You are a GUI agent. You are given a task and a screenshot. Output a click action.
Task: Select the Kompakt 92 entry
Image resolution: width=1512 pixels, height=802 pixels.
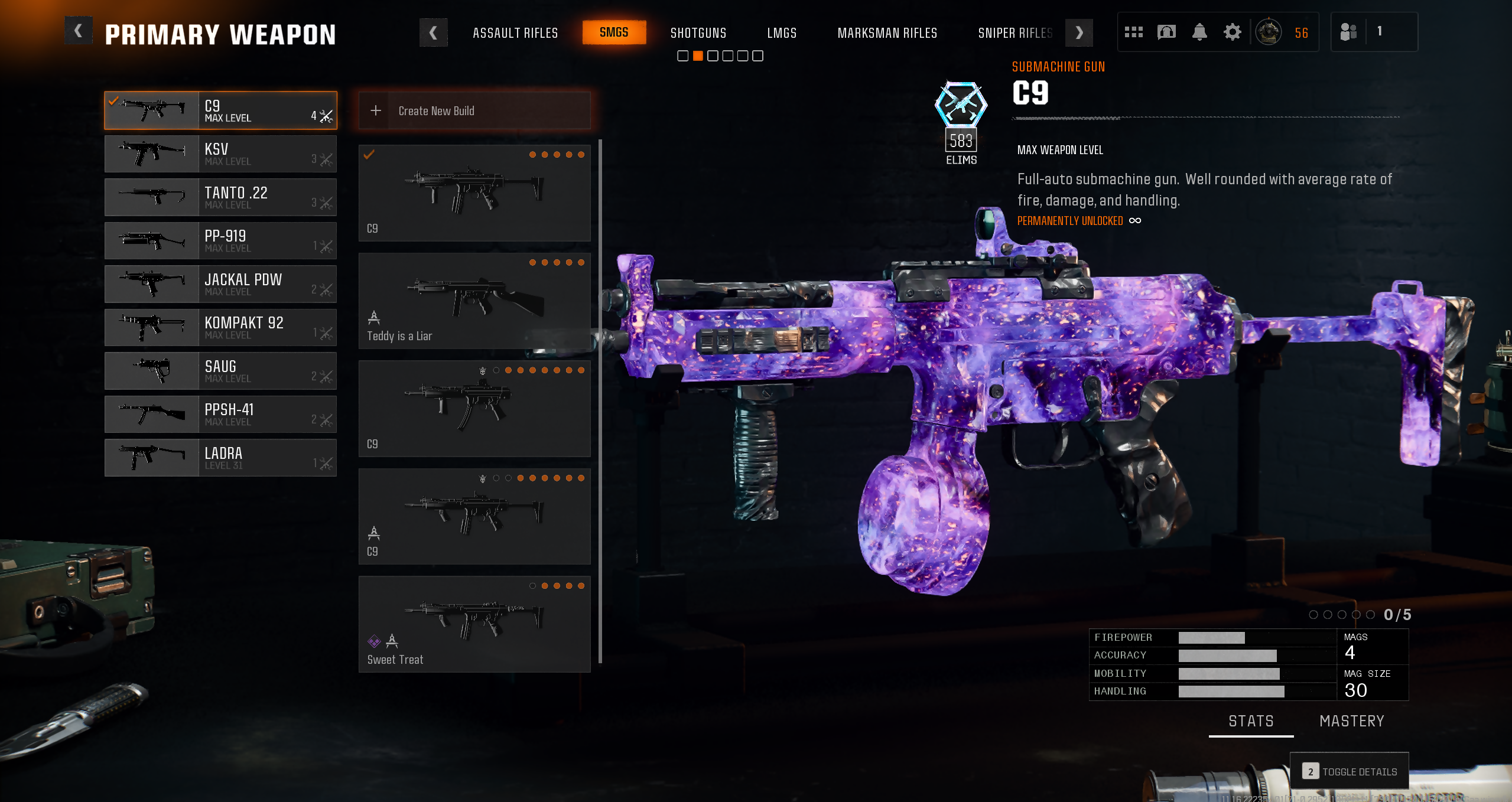click(220, 328)
